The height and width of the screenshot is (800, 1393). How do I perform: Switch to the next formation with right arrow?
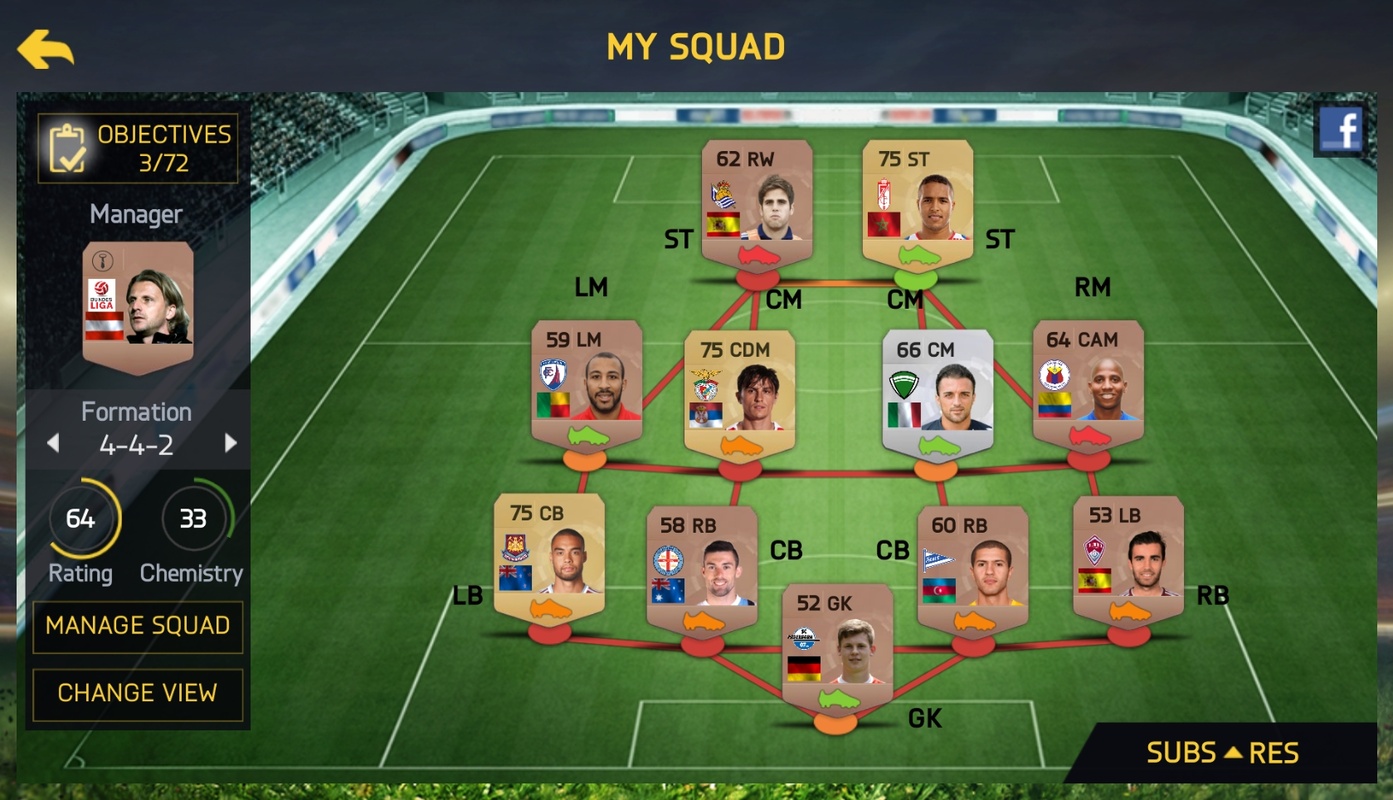[x=231, y=443]
